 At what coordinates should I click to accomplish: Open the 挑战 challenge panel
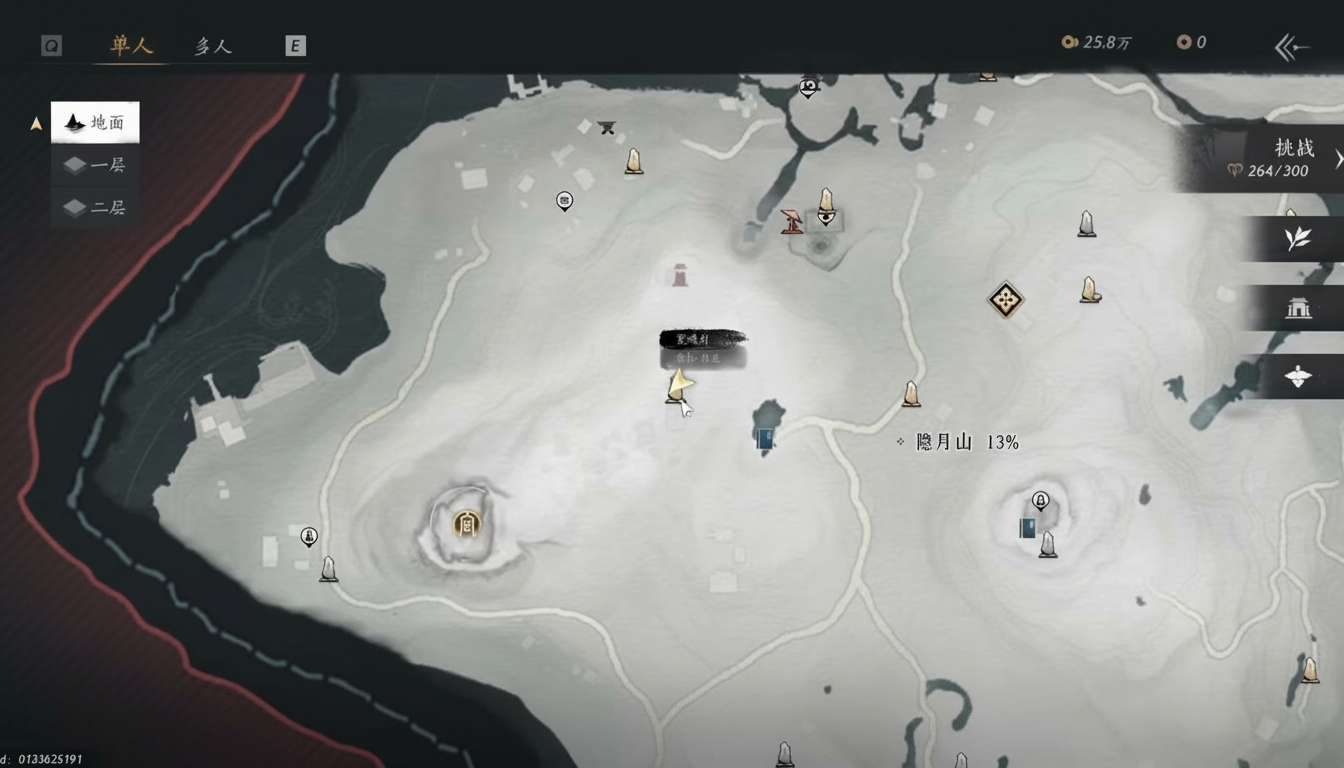[1270, 158]
